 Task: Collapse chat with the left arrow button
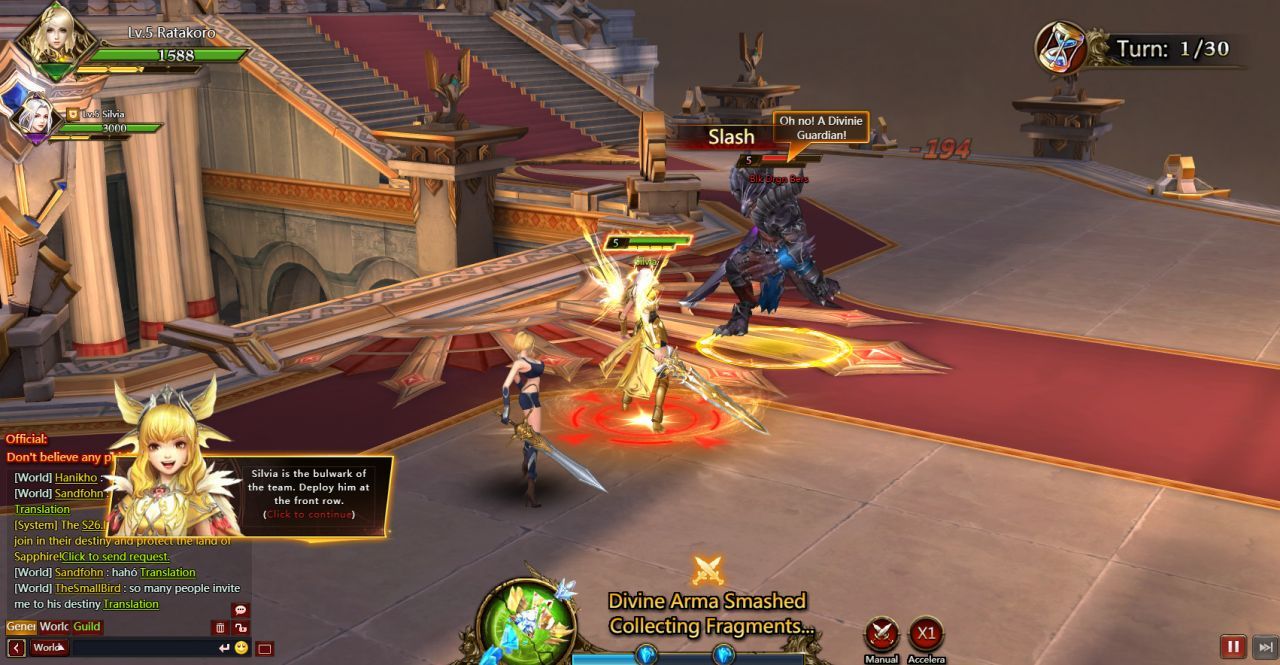click(16, 648)
